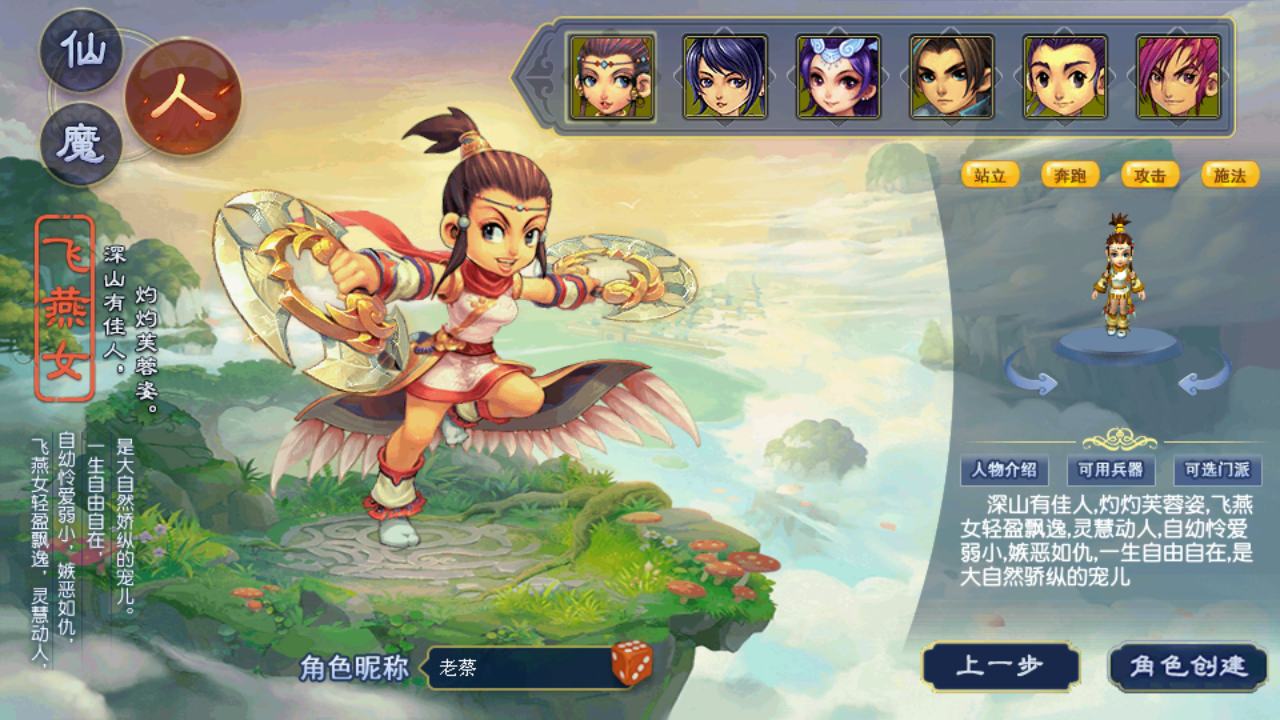Choose the purple-haired girl with blue hair ornament
Viewport: 1280px width, 720px height.
tap(838, 77)
